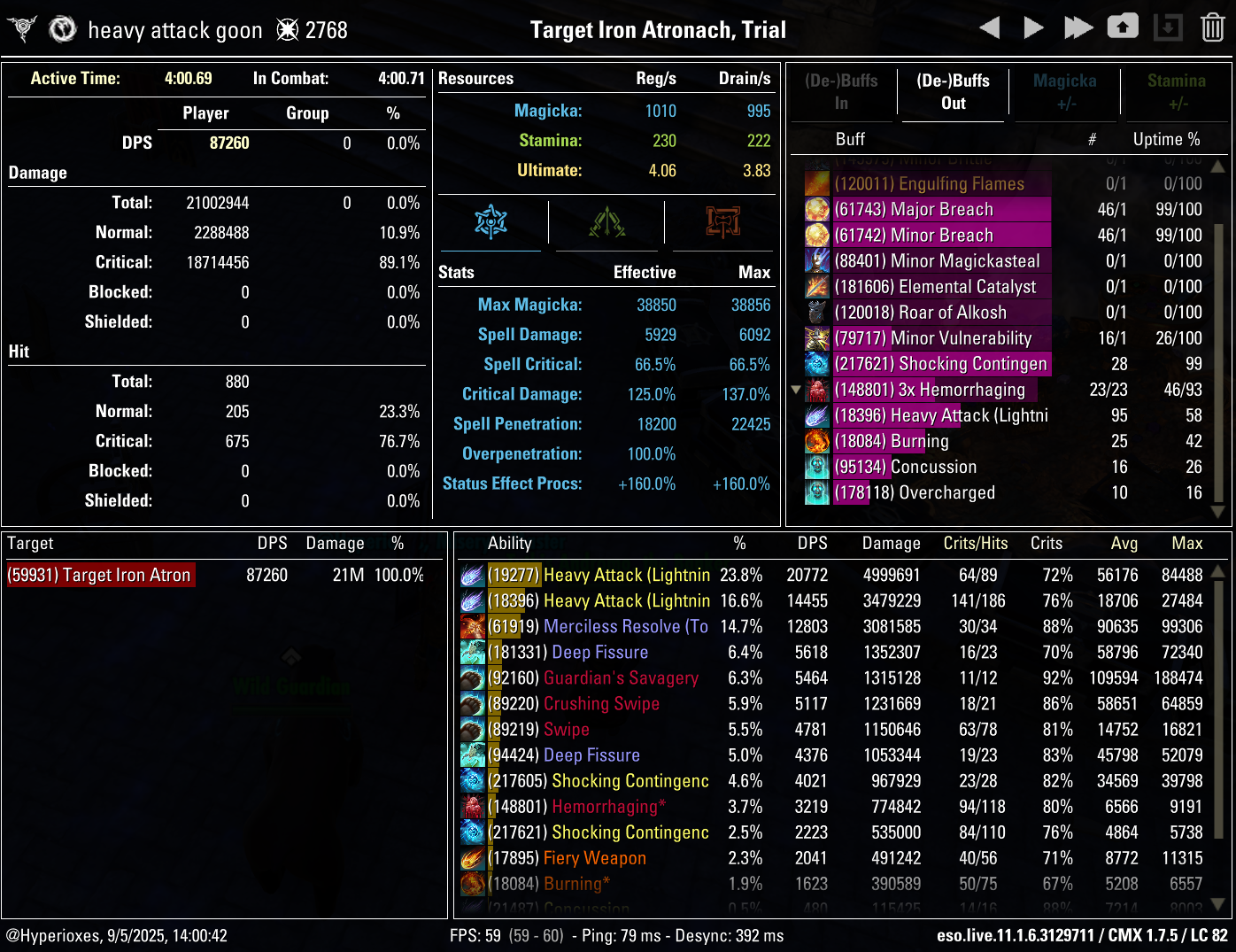Expand the 3x Hemorrhaging buff entry
The width and height of the screenshot is (1236, 952).
click(x=794, y=390)
